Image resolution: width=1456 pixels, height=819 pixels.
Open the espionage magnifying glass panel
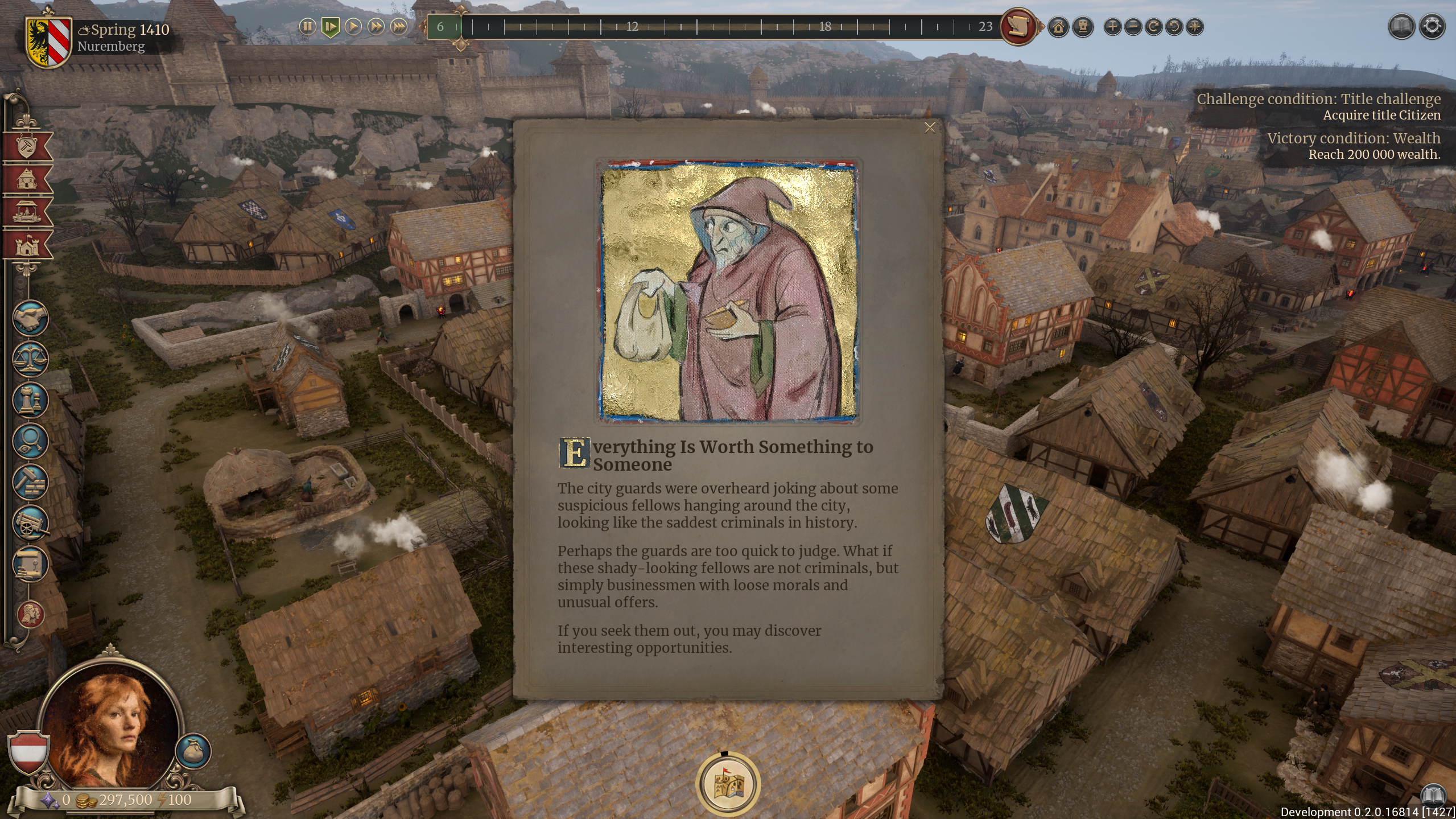(31, 441)
